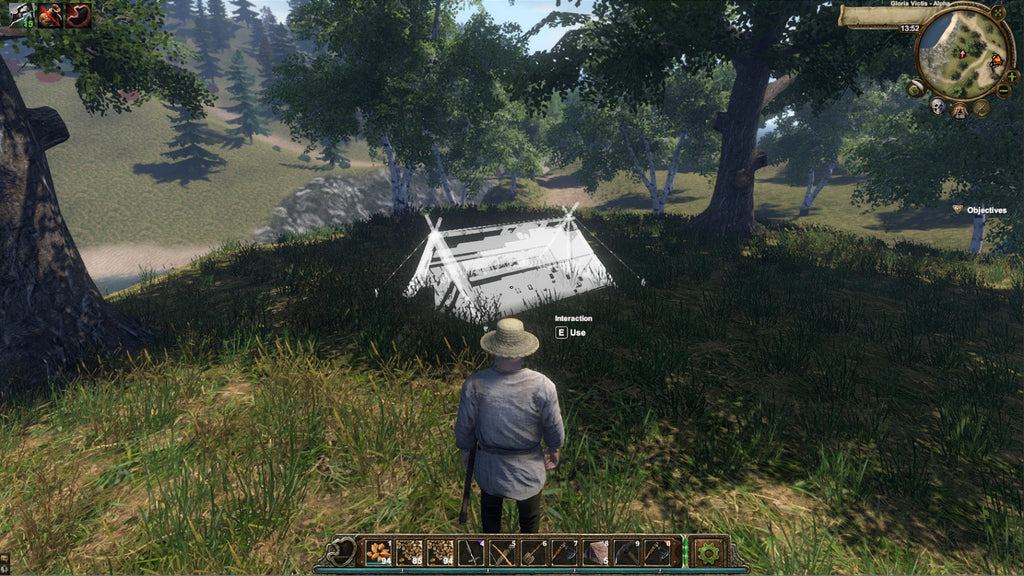The image size is (1024, 576).
Task: Choose the tent item in slot 8
Action: [x=596, y=551]
